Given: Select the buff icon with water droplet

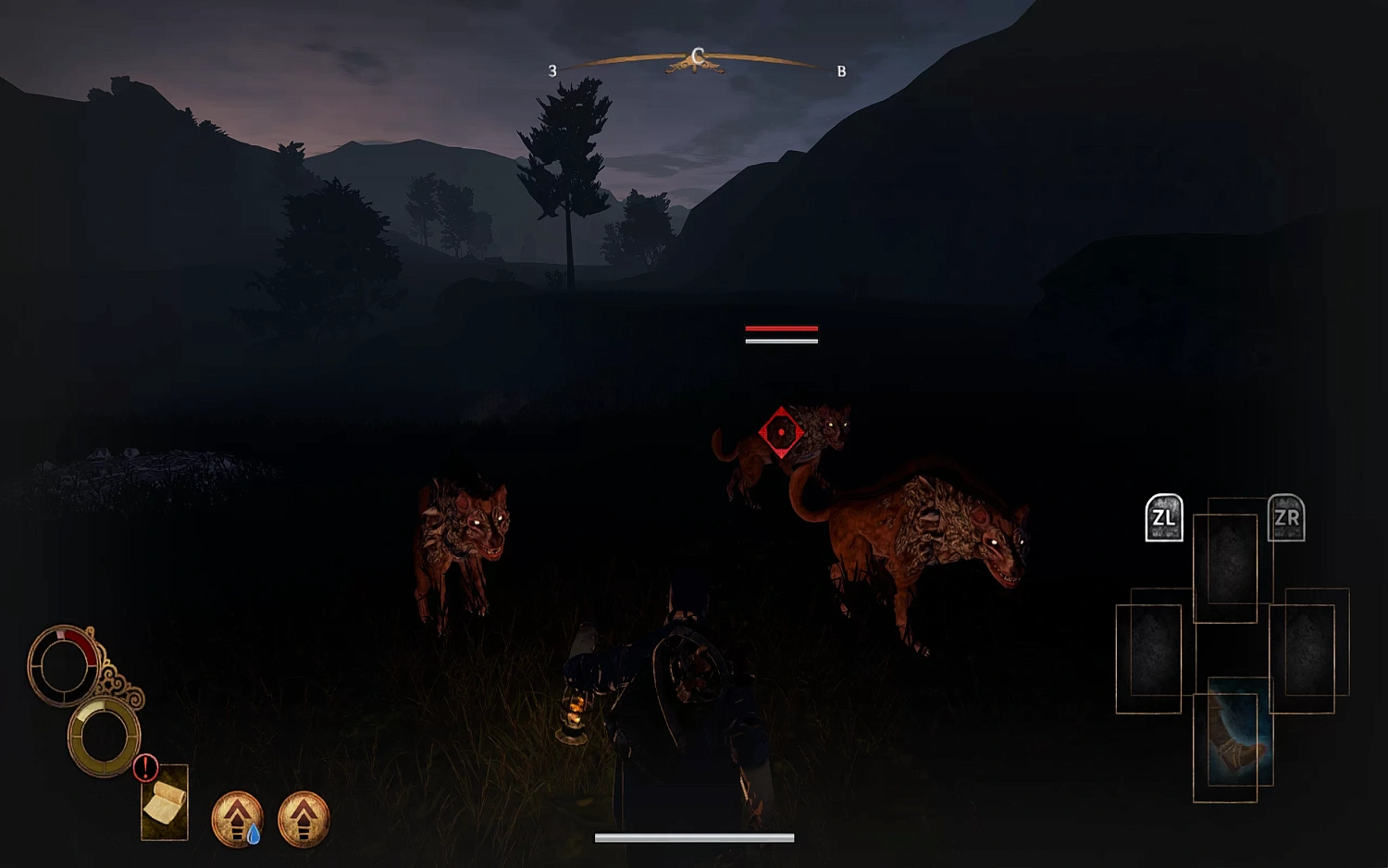Looking at the screenshot, I should point(237,819).
